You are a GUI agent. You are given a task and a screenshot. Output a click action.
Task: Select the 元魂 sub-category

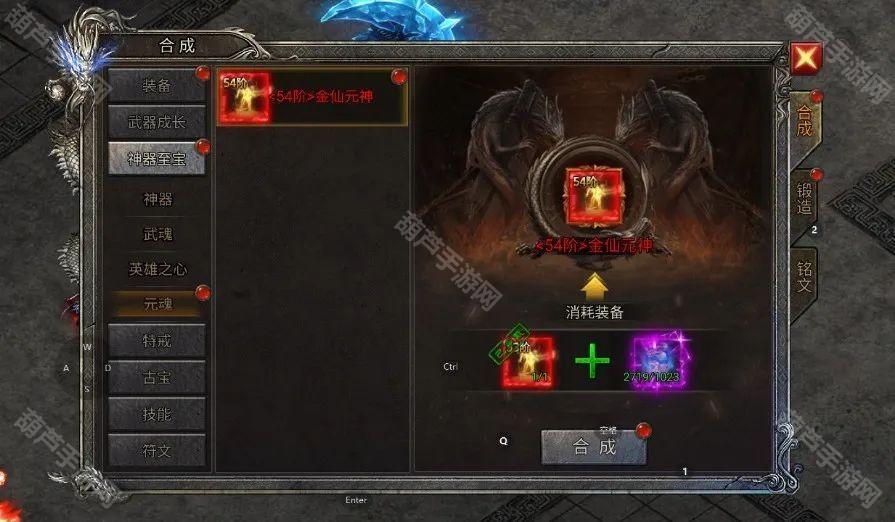pos(157,302)
